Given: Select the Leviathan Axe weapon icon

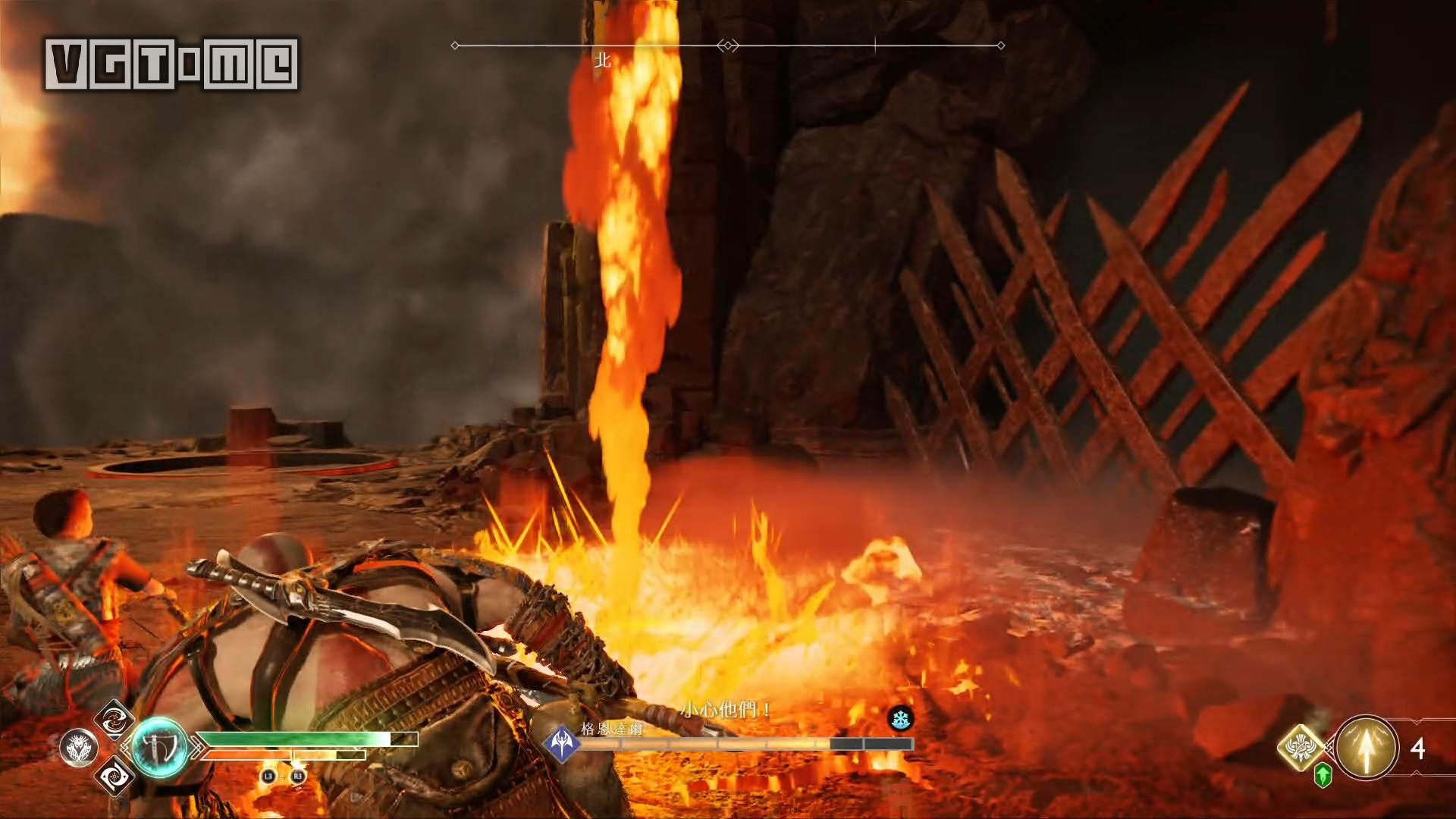Looking at the screenshot, I should (159, 748).
